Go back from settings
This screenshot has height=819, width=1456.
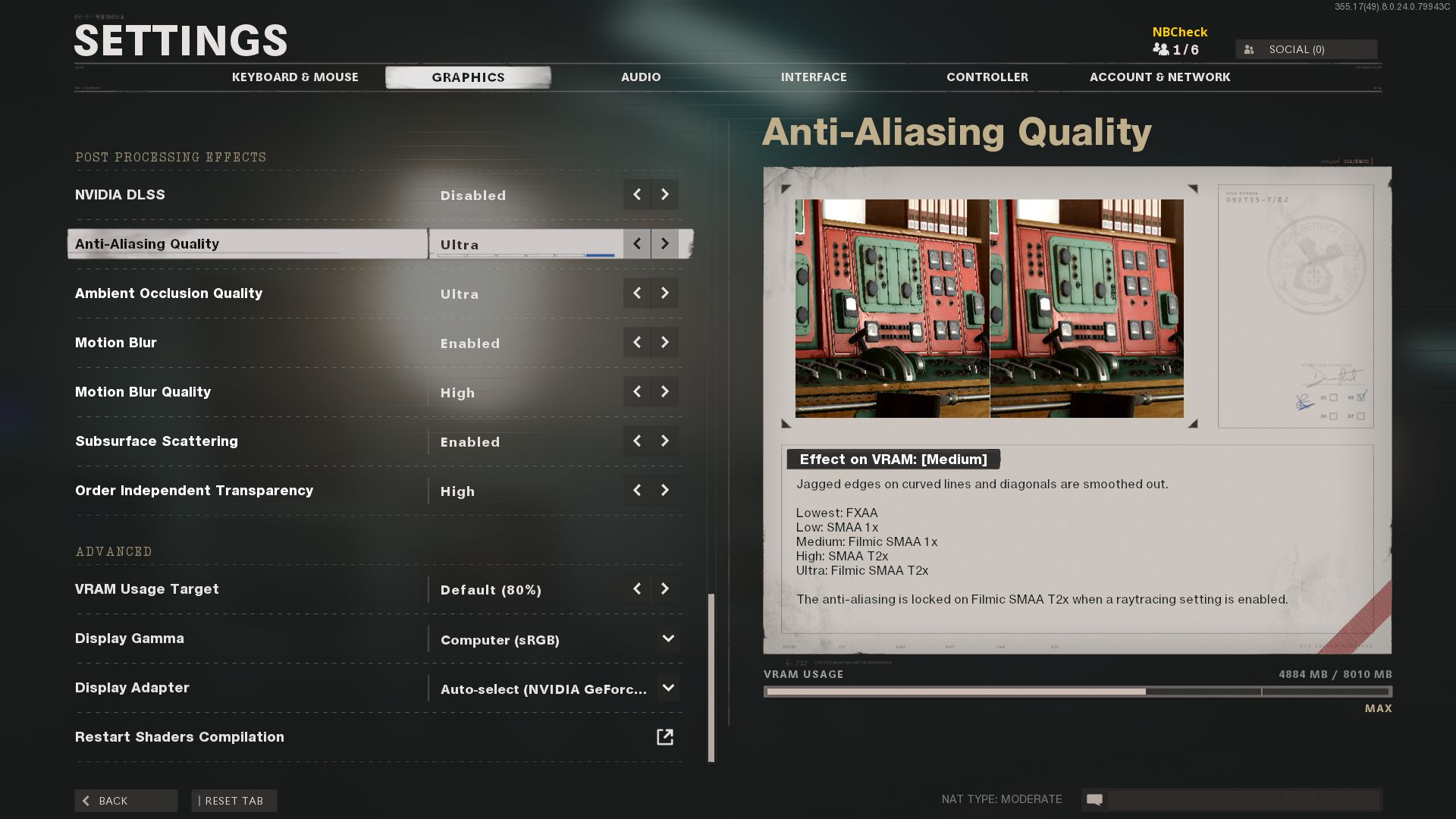click(126, 801)
